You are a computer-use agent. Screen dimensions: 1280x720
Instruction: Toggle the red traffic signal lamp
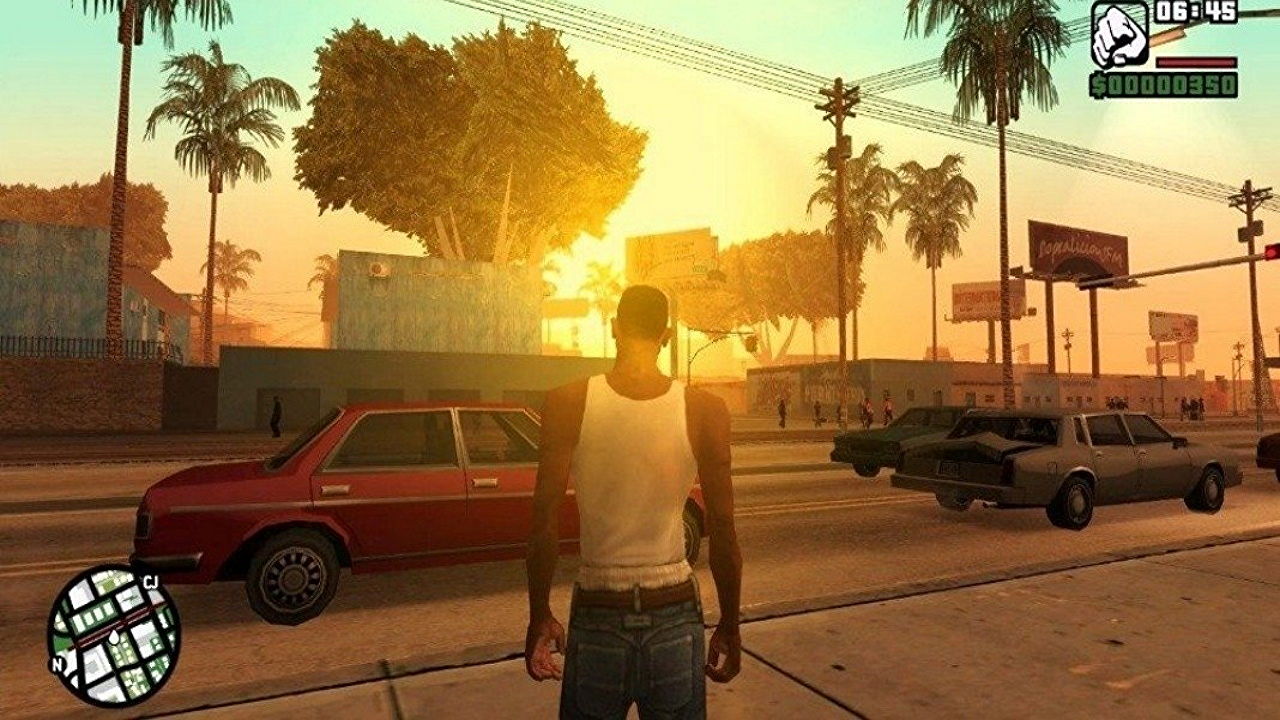tap(1271, 252)
